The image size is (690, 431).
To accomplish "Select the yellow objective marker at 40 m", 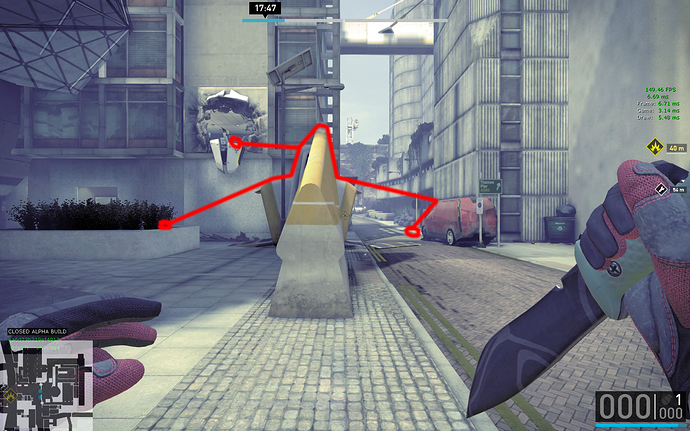I will pyautogui.click(x=654, y=146).
